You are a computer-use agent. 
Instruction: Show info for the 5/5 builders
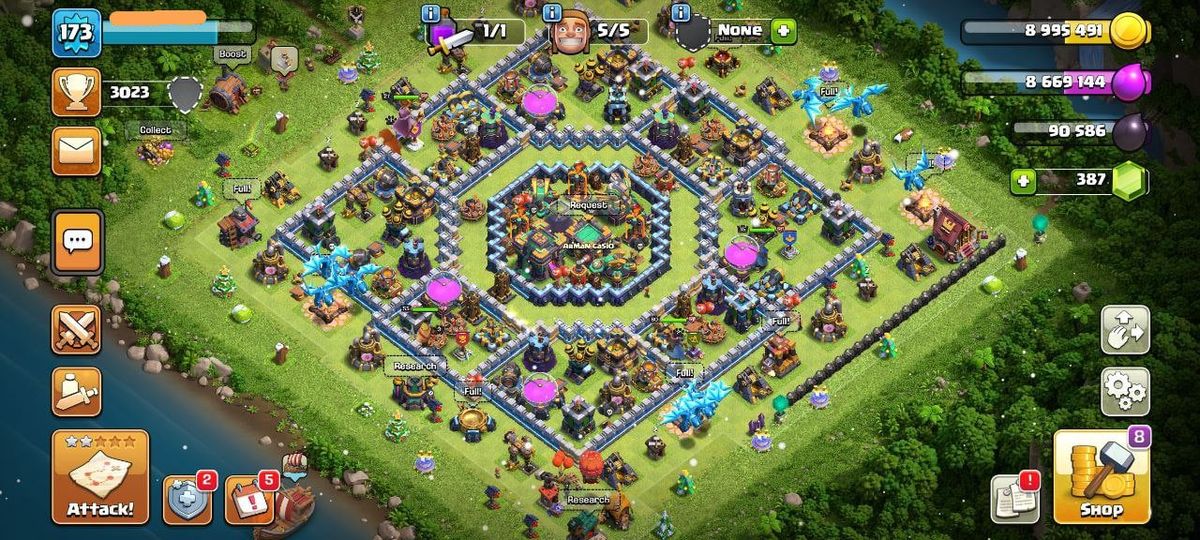(x=552, y=13)
